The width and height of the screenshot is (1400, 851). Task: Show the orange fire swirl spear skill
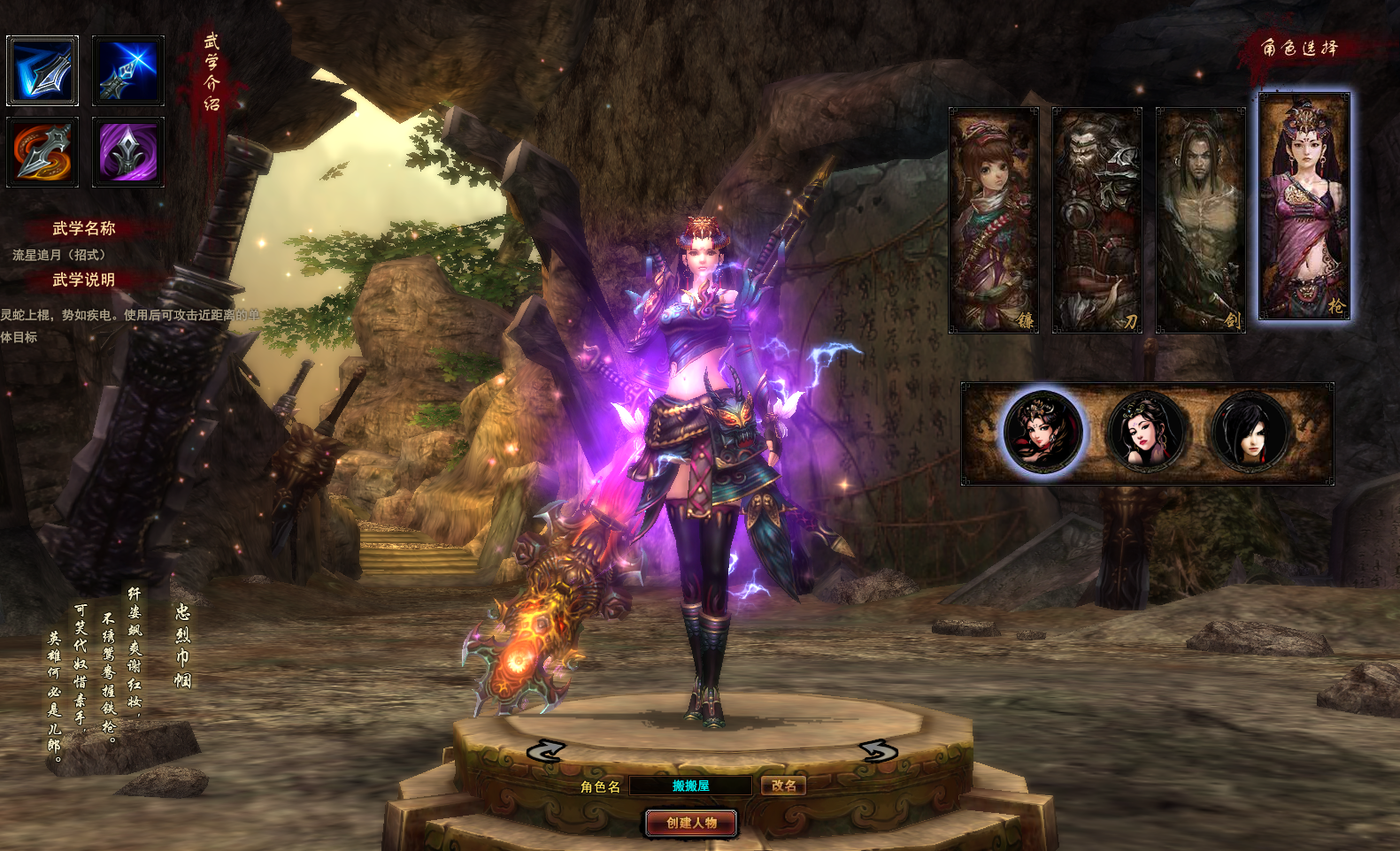pos(42,152)
